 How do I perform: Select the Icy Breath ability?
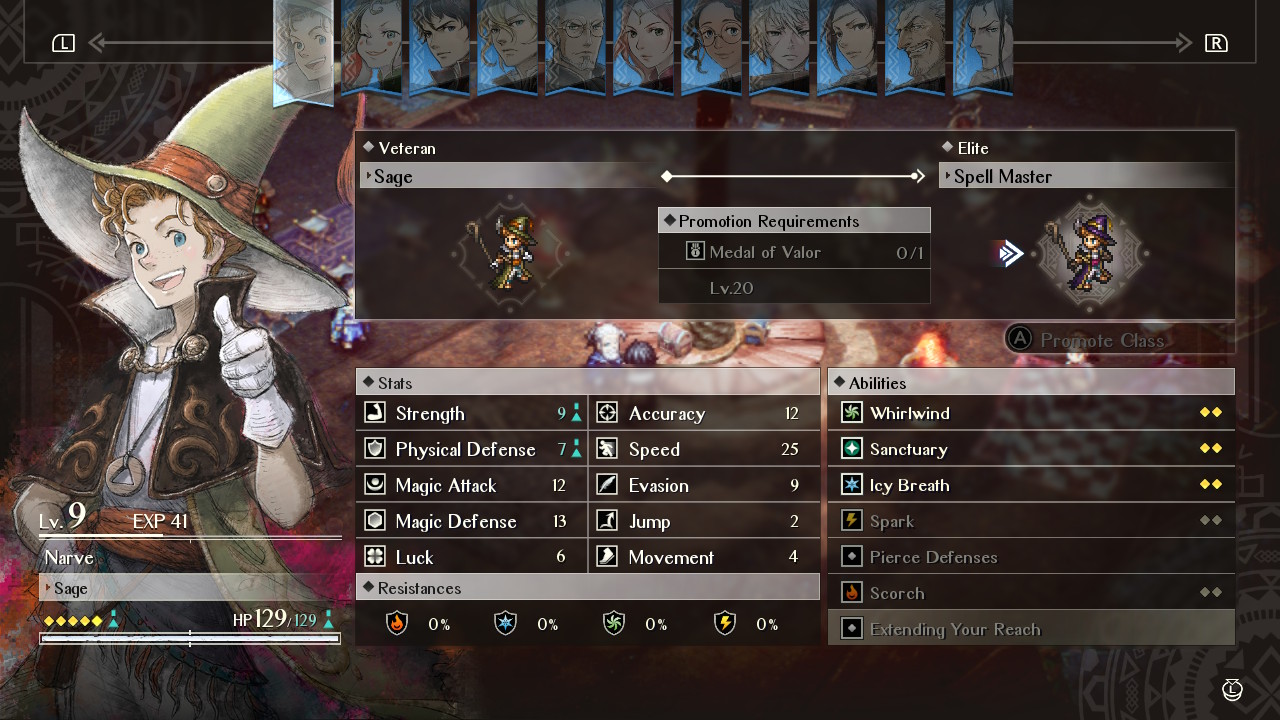coord(1031,485)
